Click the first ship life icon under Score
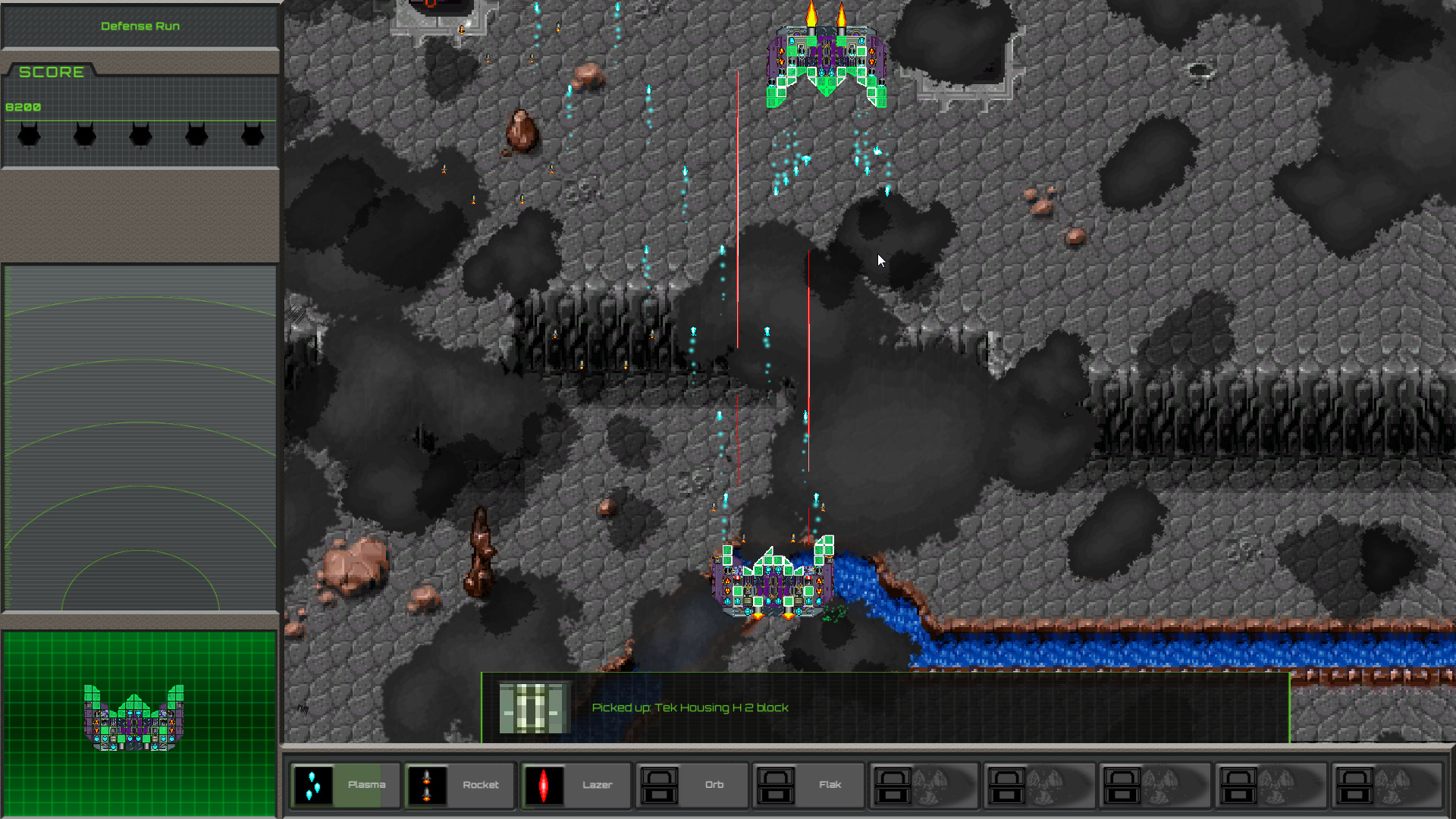This screenshot has width=1456, height=819. [28, 135]
